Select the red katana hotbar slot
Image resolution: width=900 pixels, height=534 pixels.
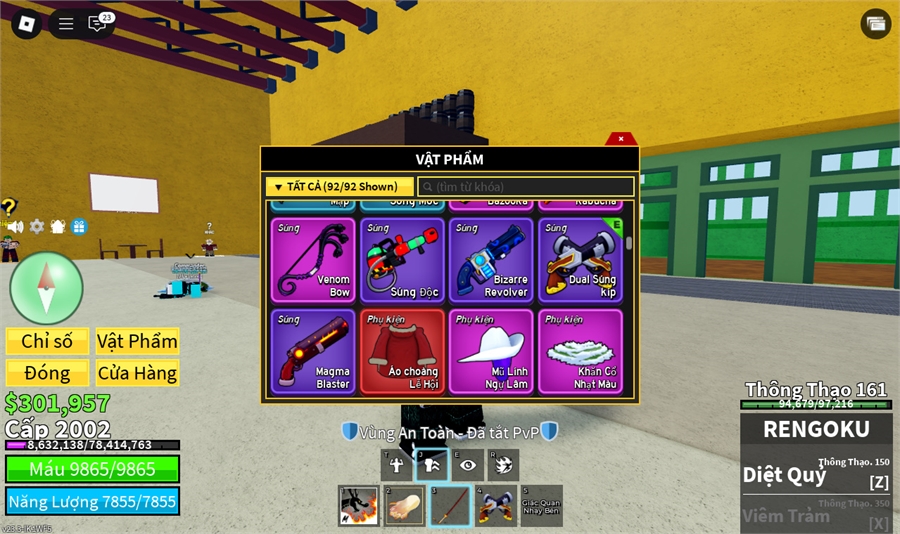[x=450, y=506]
